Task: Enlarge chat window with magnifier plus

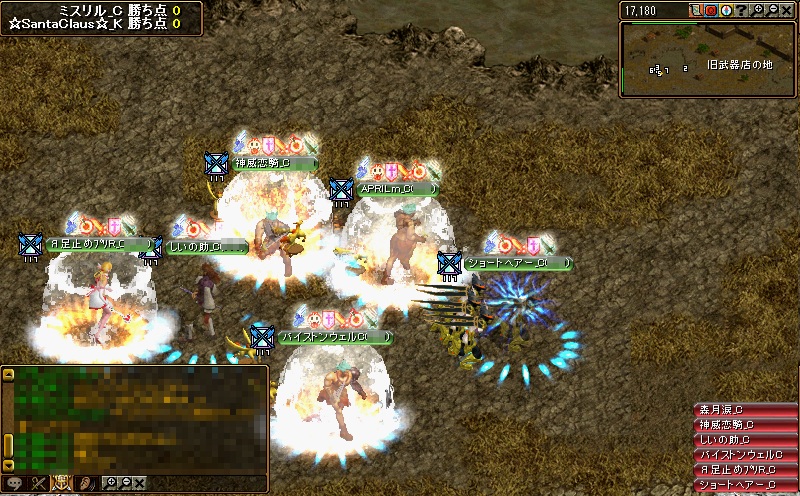Action: 110,483
